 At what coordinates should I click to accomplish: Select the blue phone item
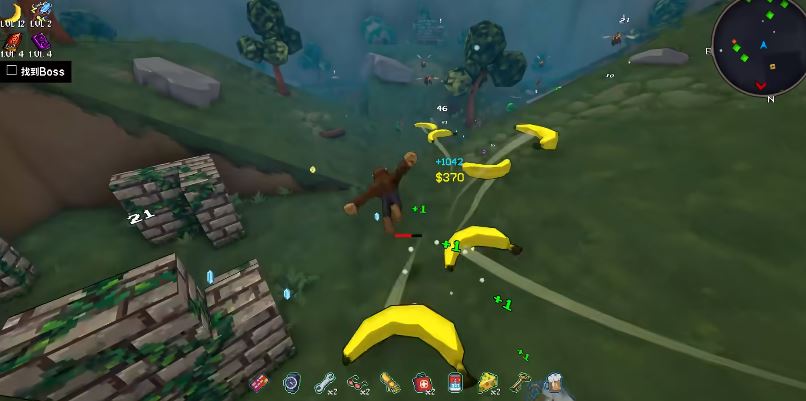pyautogui.click(x=454, y=382)
